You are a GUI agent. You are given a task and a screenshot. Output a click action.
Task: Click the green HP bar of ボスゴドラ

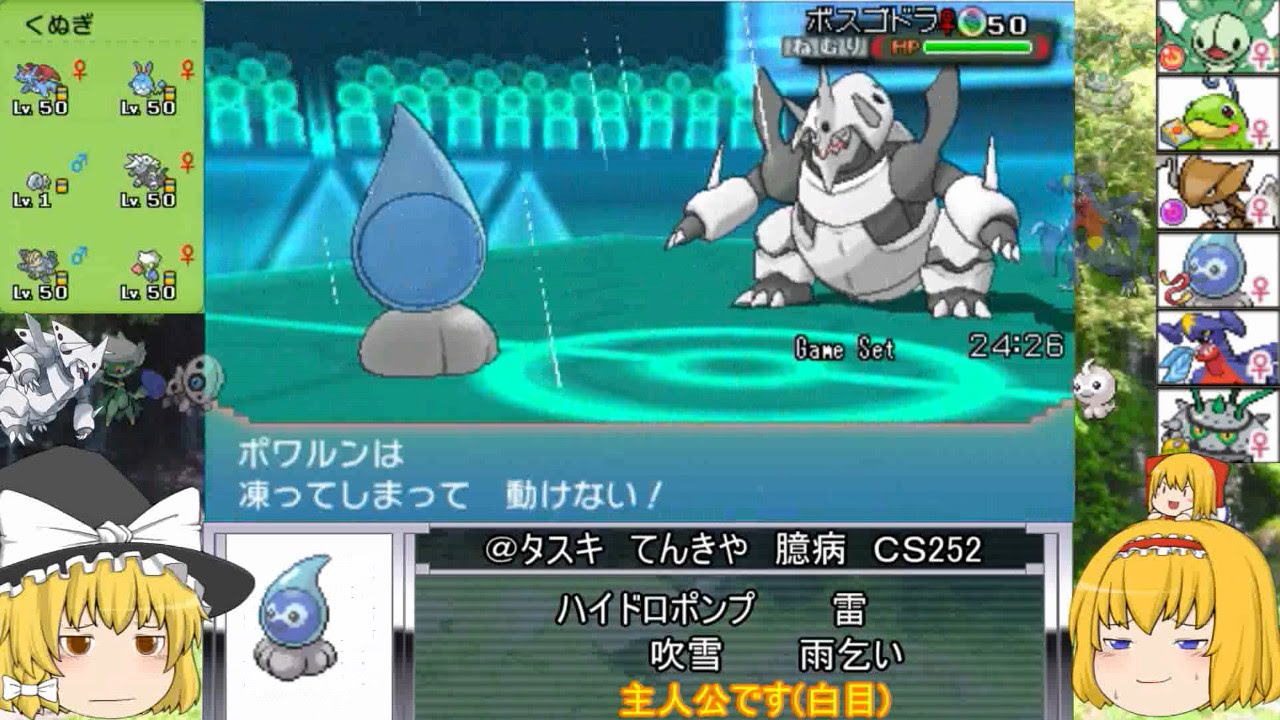click(977, 45)
